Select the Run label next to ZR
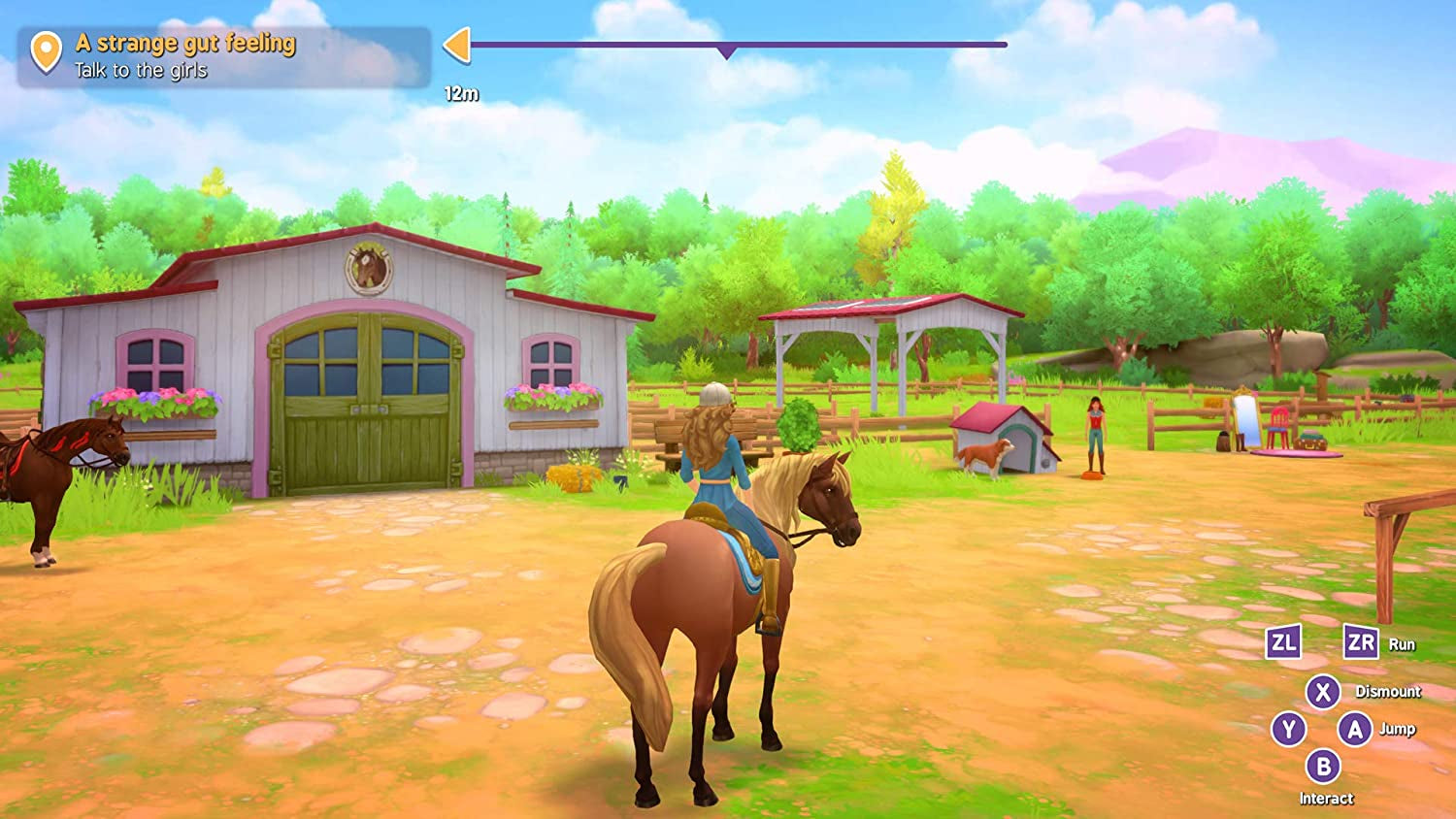The height and width of the screenshot is (819, 1456). pos(1404,643)
